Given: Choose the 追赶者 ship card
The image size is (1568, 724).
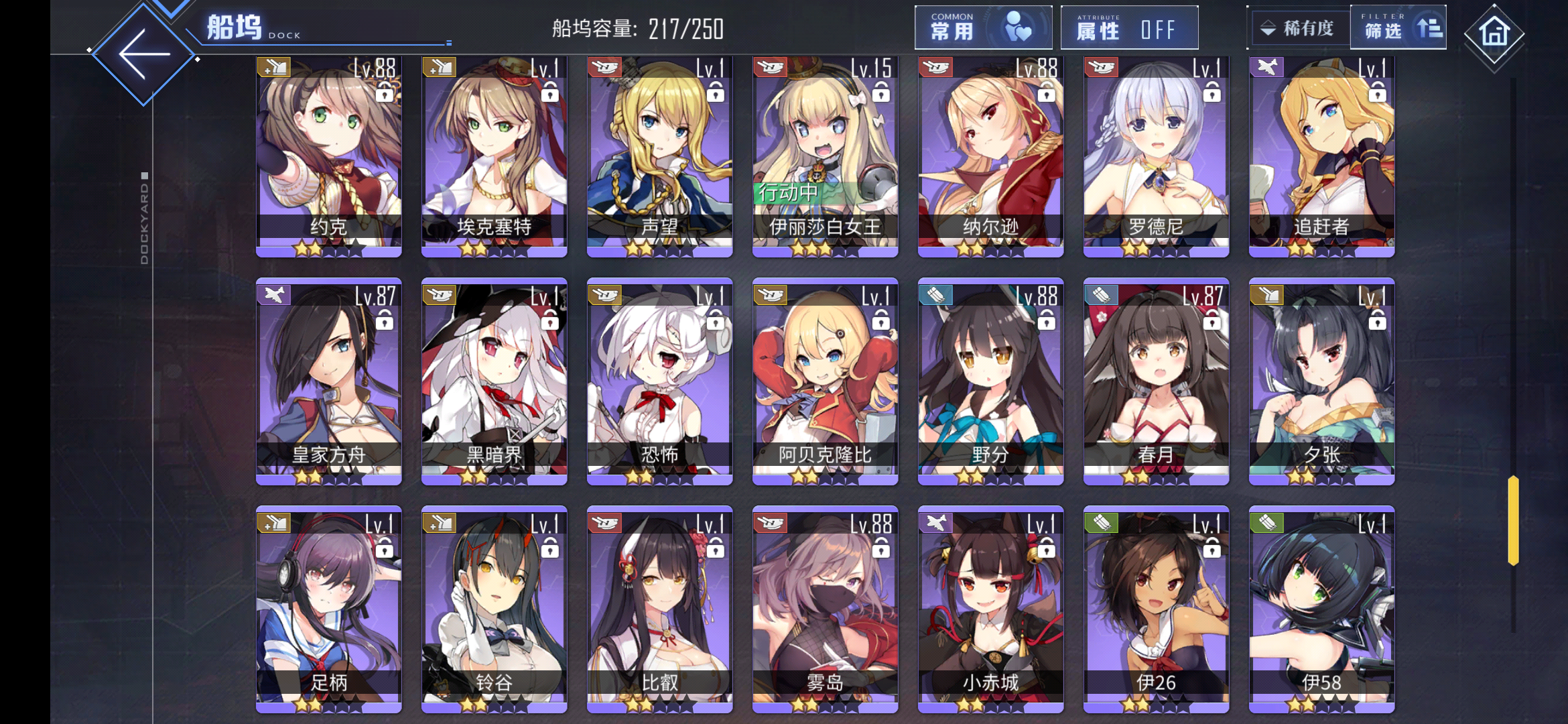Looking at the screenshot, I should click(1322, 158).
